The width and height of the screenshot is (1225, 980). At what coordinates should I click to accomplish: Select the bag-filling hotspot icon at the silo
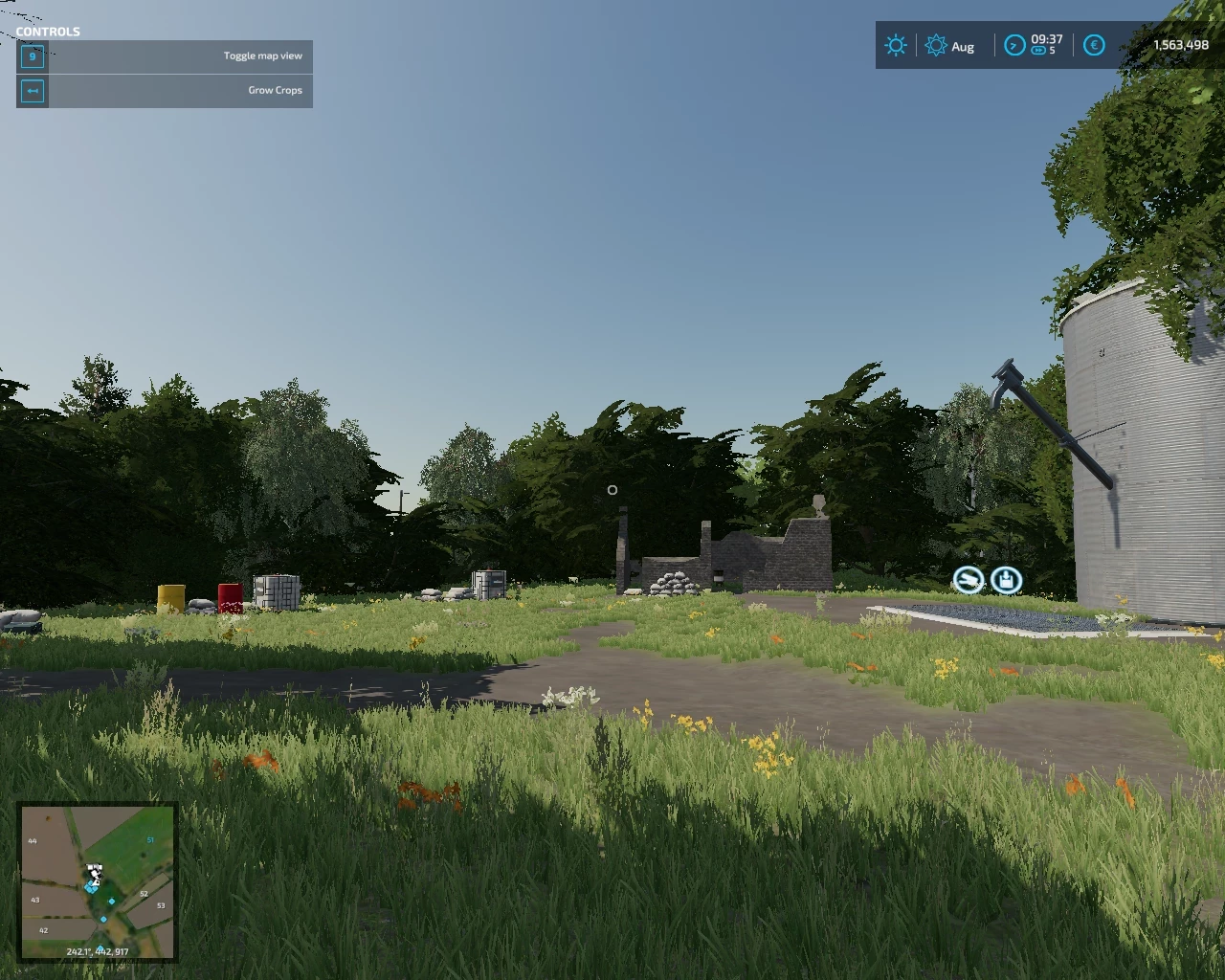click(x=1006, y=581)
